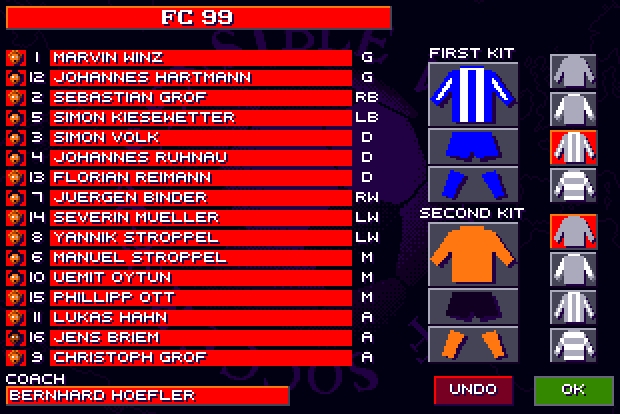
Task: Change the first kit striped shirt
Action: [x=472, y=93]
